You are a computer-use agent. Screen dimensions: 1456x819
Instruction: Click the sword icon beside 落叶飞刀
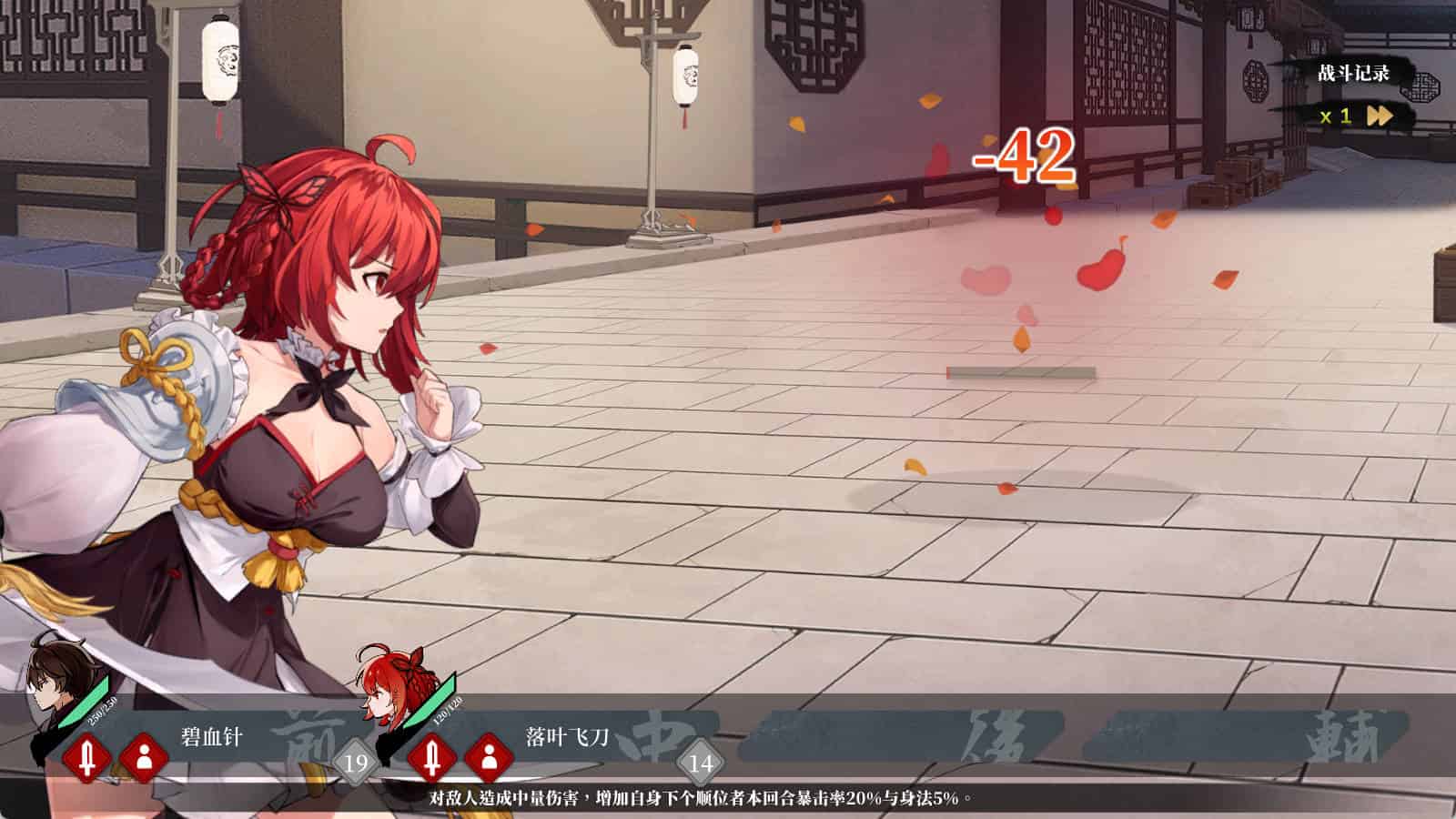(432, 757)
